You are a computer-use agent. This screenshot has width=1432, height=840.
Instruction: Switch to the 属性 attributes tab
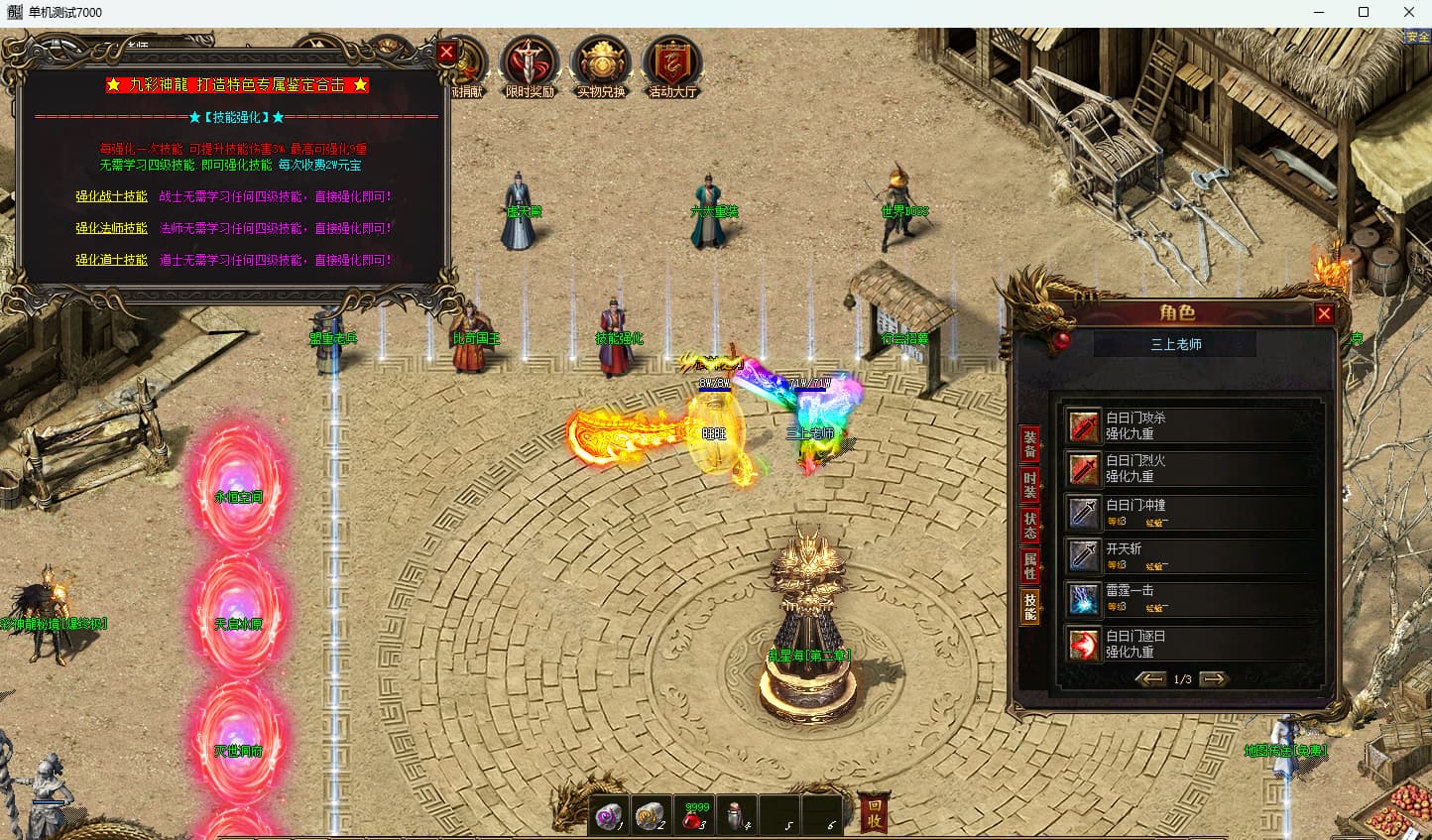1030,565
